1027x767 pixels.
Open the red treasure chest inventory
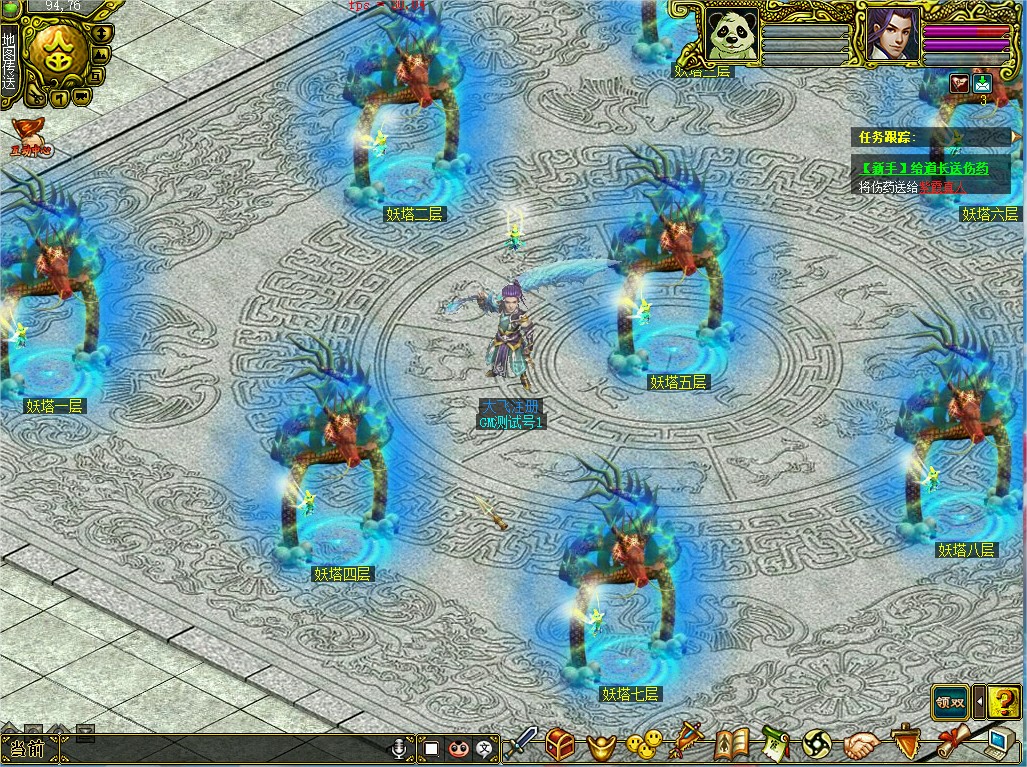point(561,744)
